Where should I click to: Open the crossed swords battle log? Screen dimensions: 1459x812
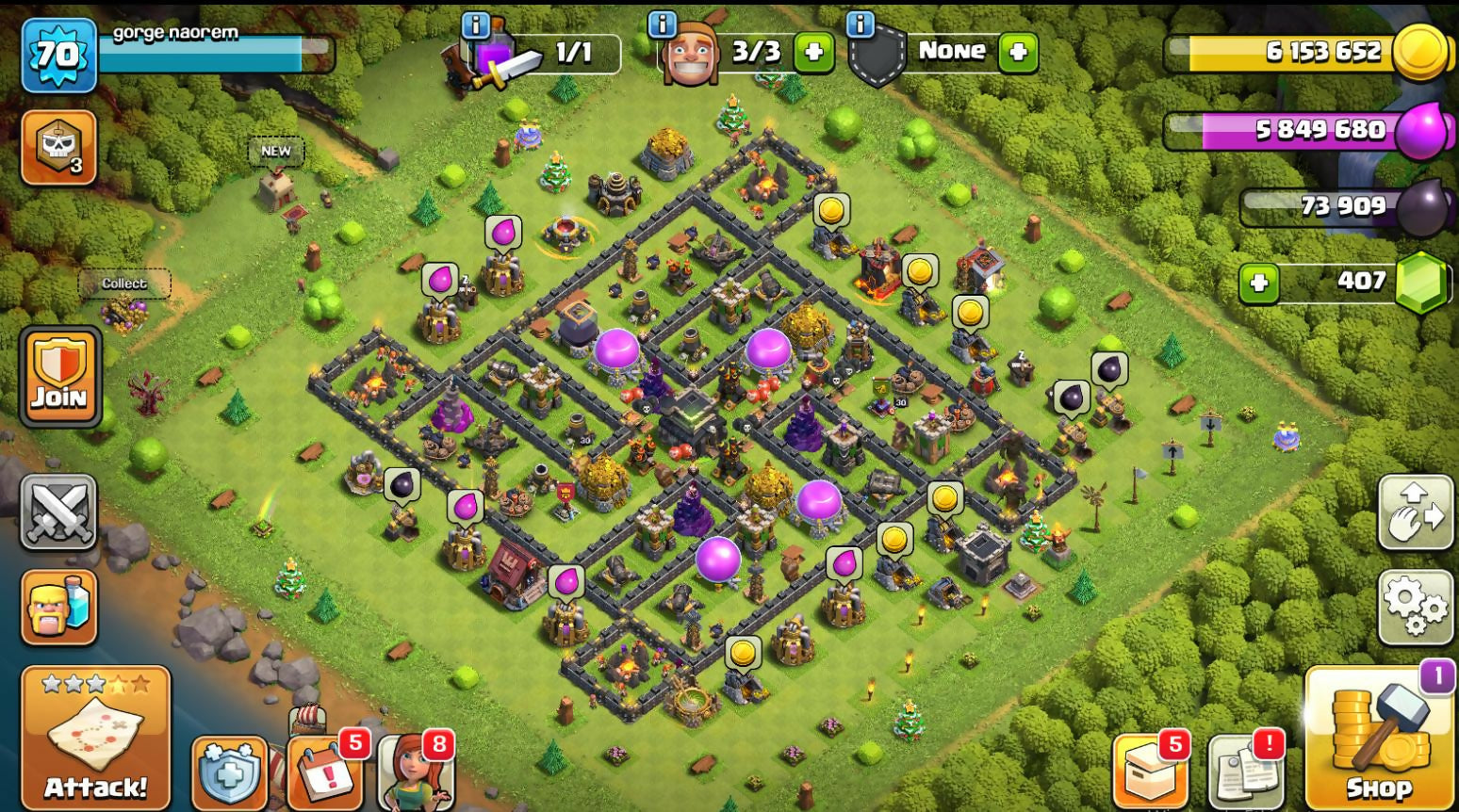point(58,512)
